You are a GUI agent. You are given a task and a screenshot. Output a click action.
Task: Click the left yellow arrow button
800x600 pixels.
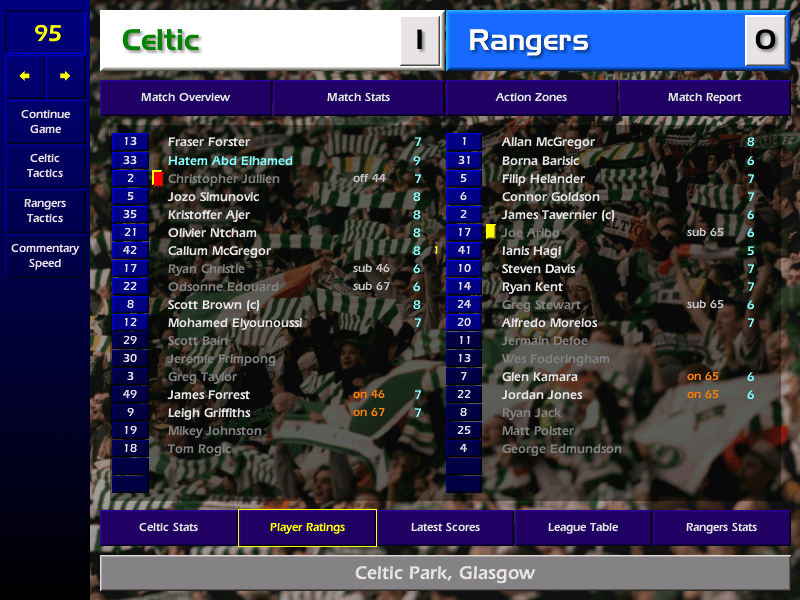25,76
